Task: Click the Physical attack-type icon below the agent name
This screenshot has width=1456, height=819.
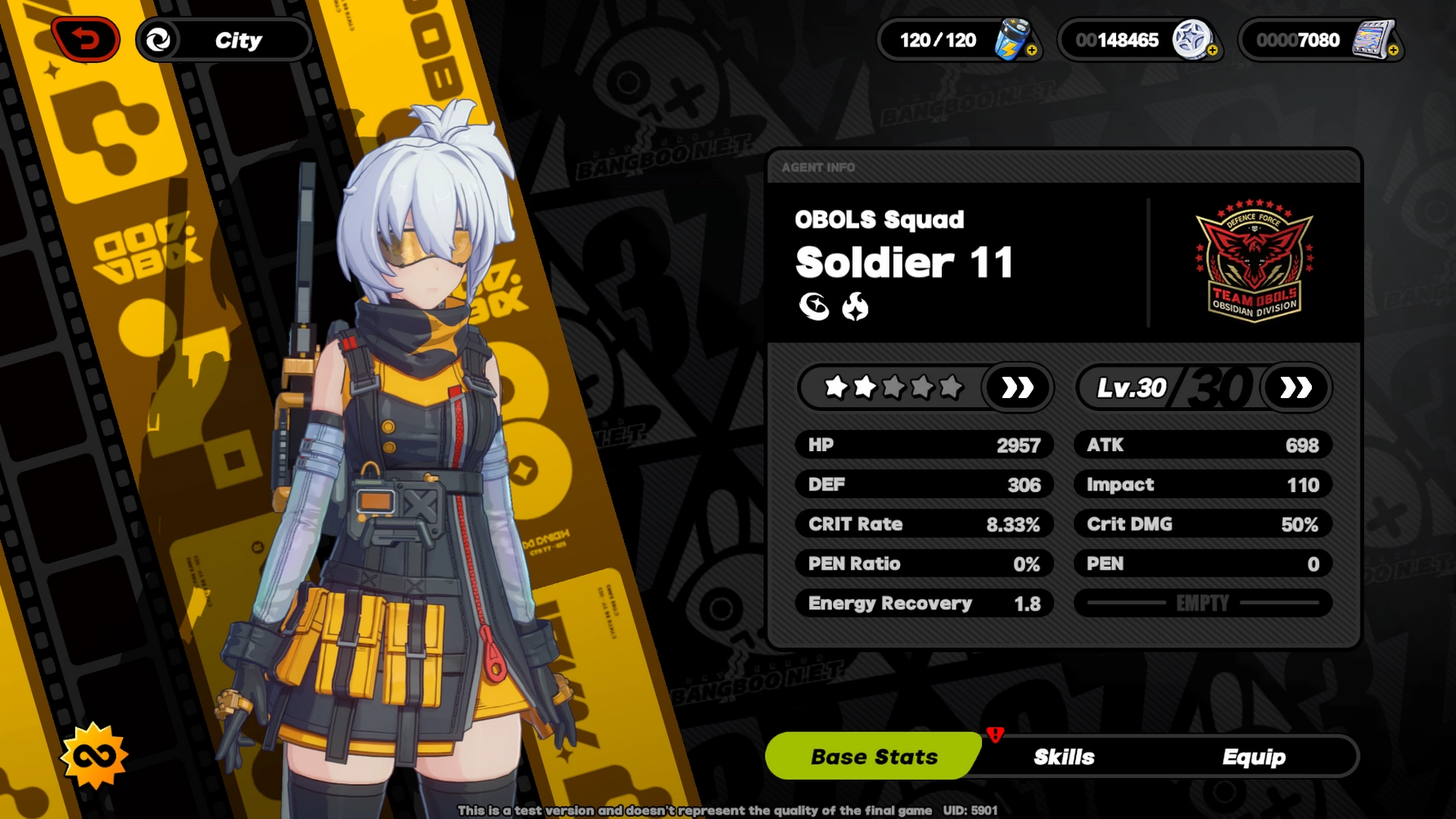Action: click(816, 309)
